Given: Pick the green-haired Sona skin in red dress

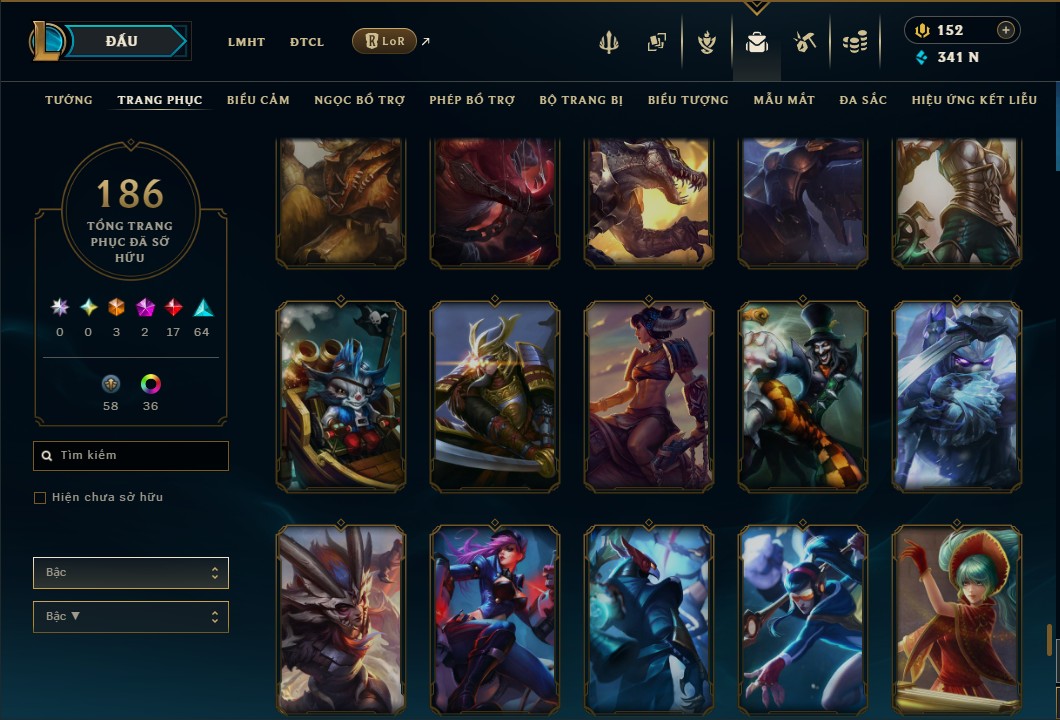Looking at the screenshot, I should click(957, 620).
